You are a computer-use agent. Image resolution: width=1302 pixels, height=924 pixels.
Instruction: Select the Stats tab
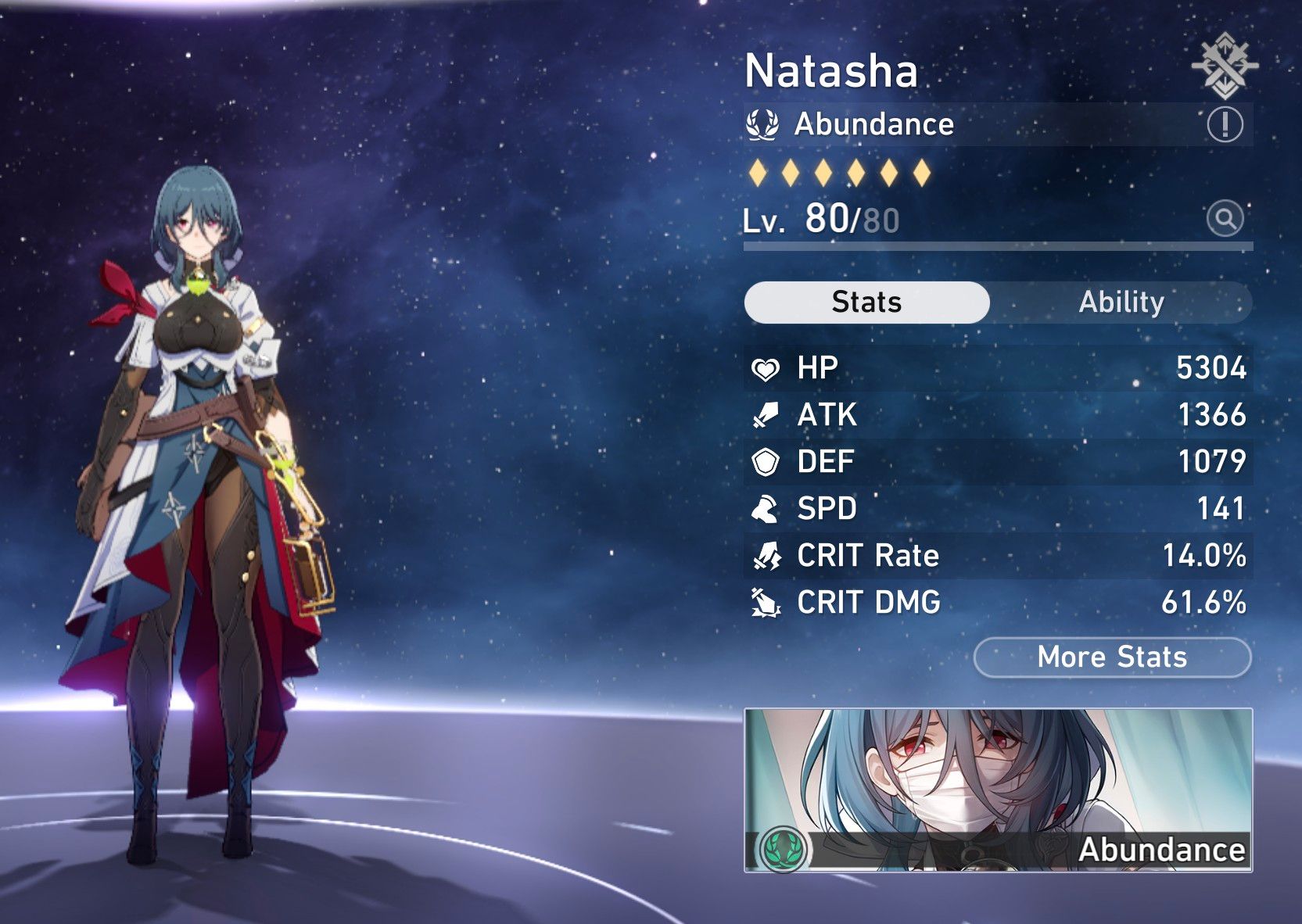pyautogui.click(x=867, y=302)
